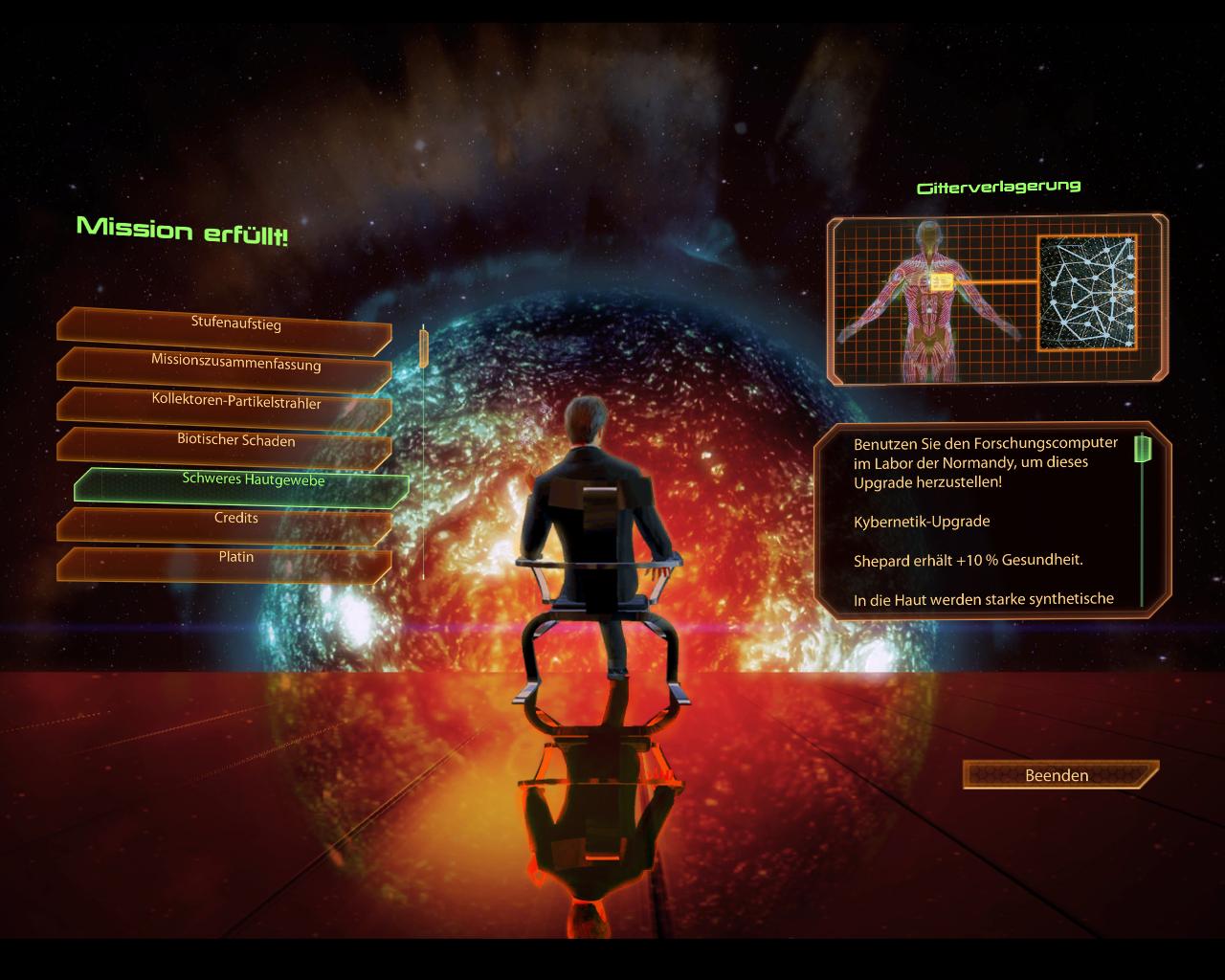
Task: Open the "Missionszusammenfassung" entry
Action: (x=235, y=363)
